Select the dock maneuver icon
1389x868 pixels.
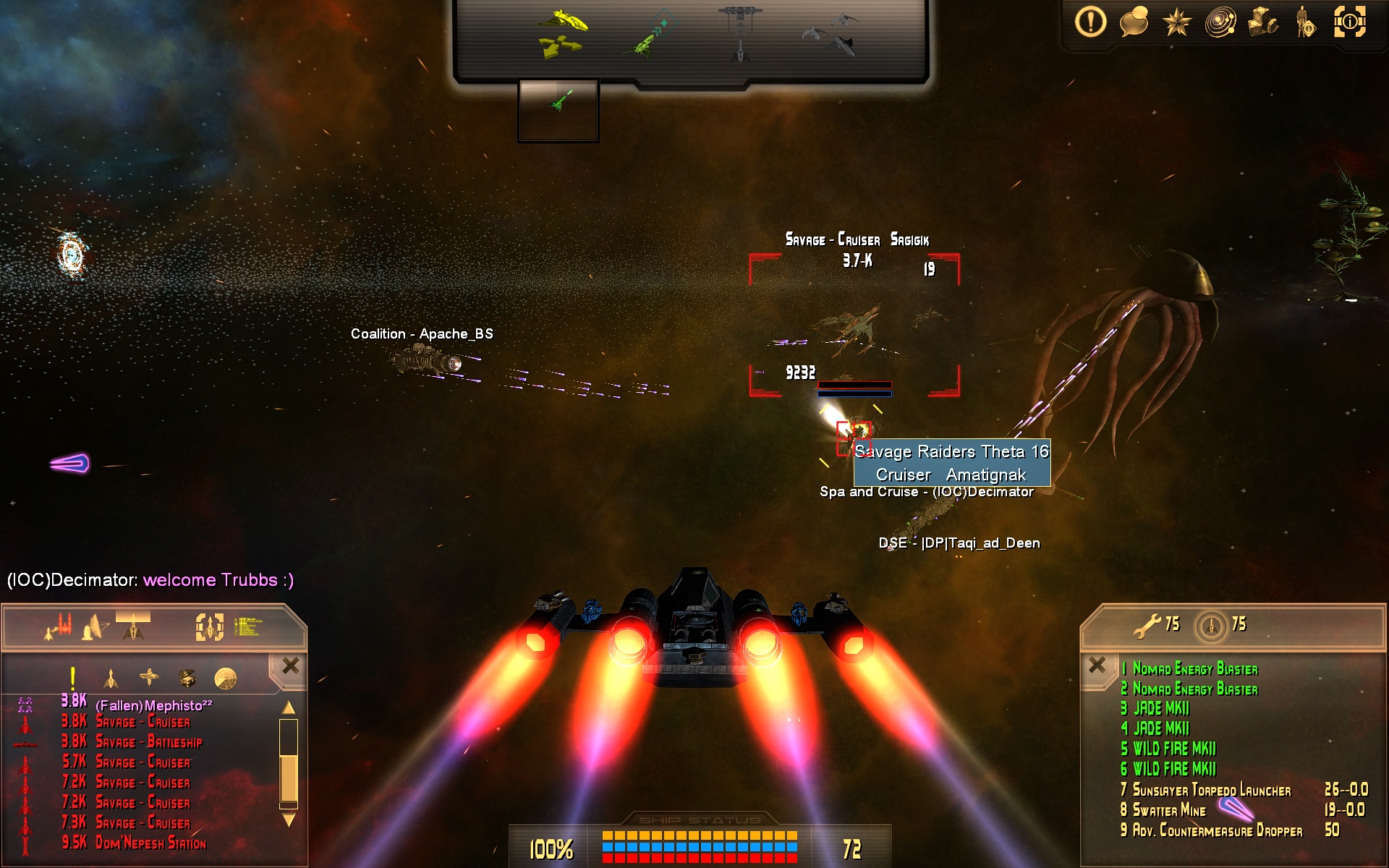[740, 33]
